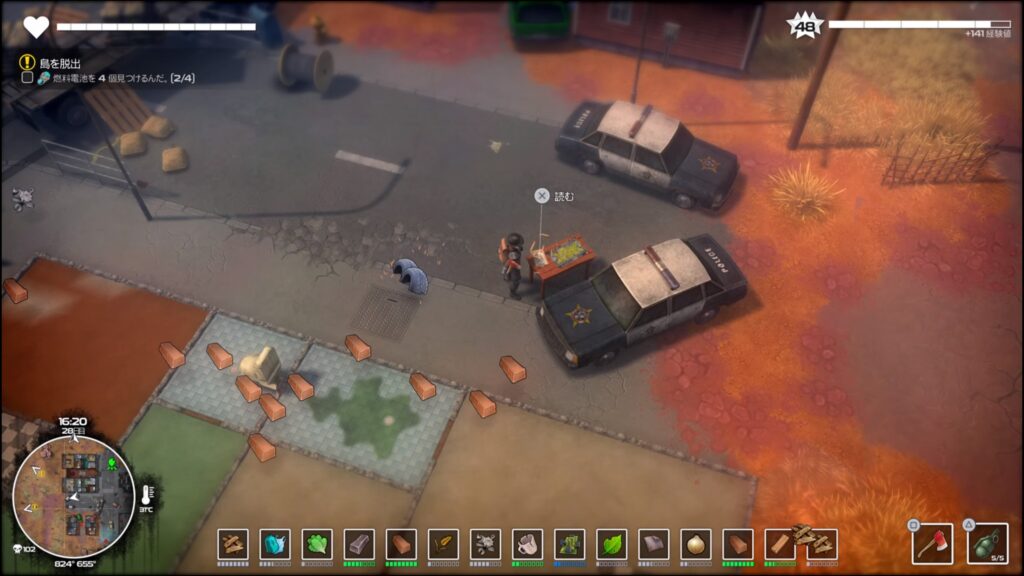Image resolution: width=1024 pixels, height=576 pixels.
Task: Open the circular minimap
Action: 73,496
